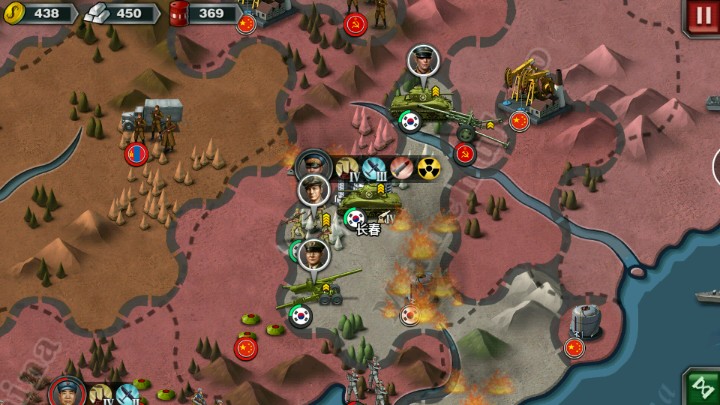Viewport: 720px width, 405px height.
Task: Pause the game with the red button
Action: pos(701,16)
